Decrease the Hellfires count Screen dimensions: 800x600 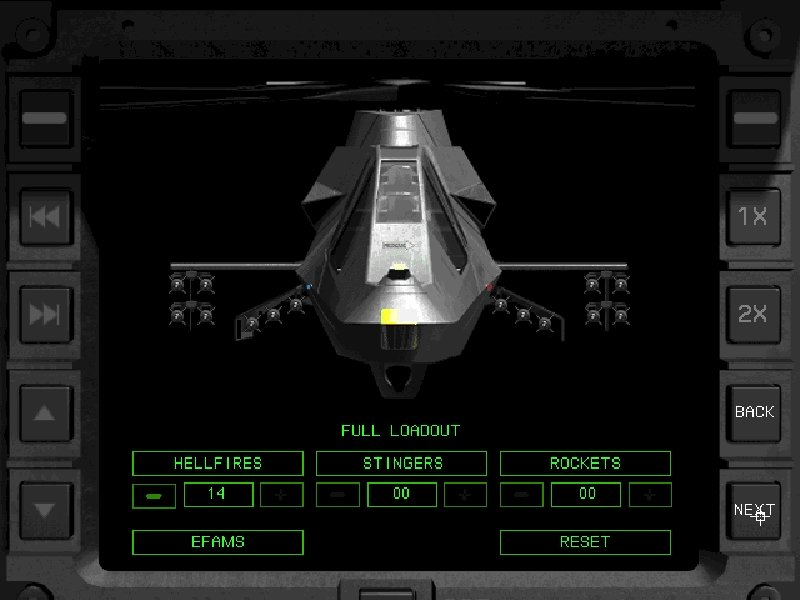(153, 495)
